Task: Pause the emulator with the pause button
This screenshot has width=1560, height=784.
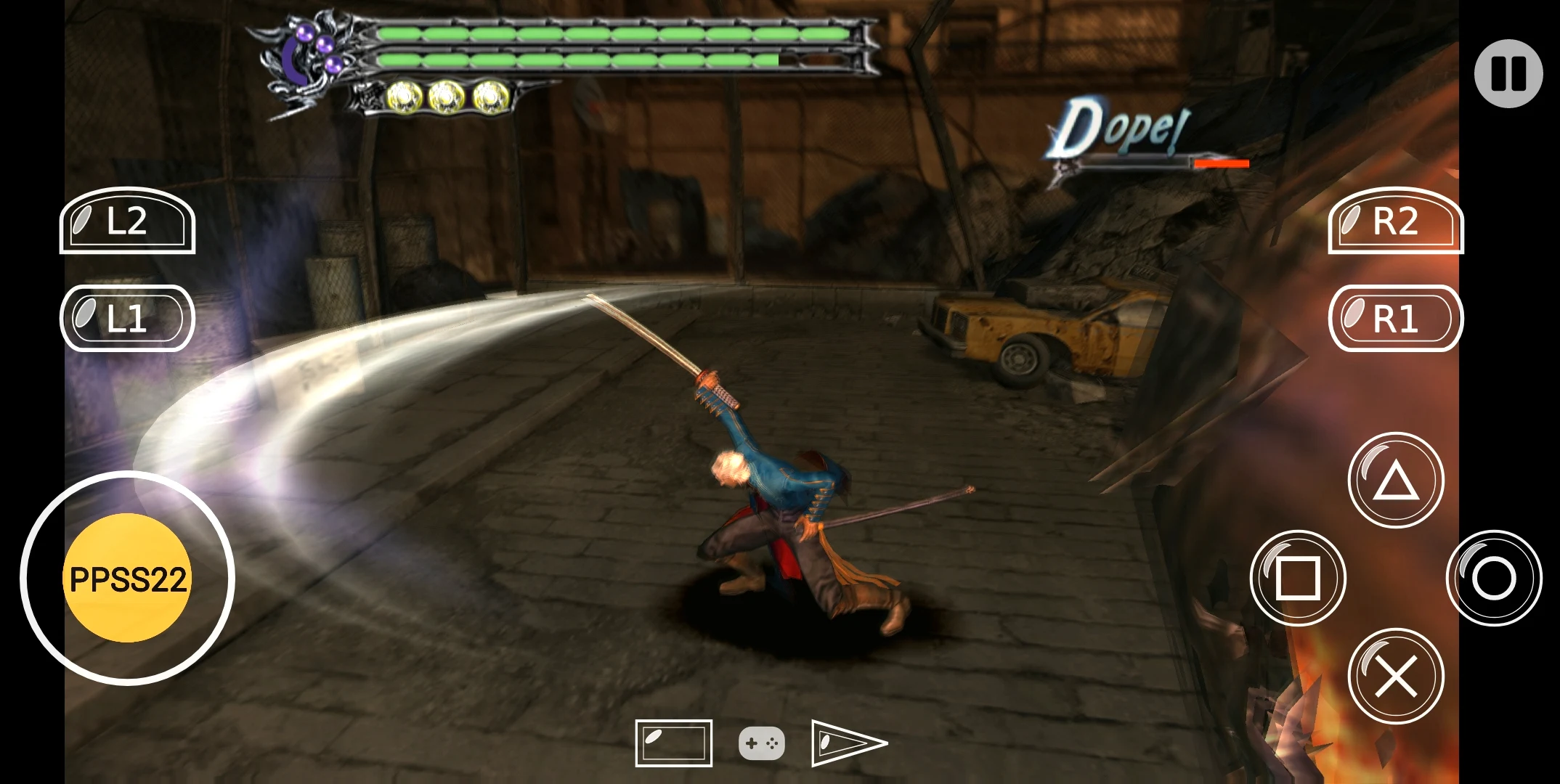Action: coord(1508,73)
